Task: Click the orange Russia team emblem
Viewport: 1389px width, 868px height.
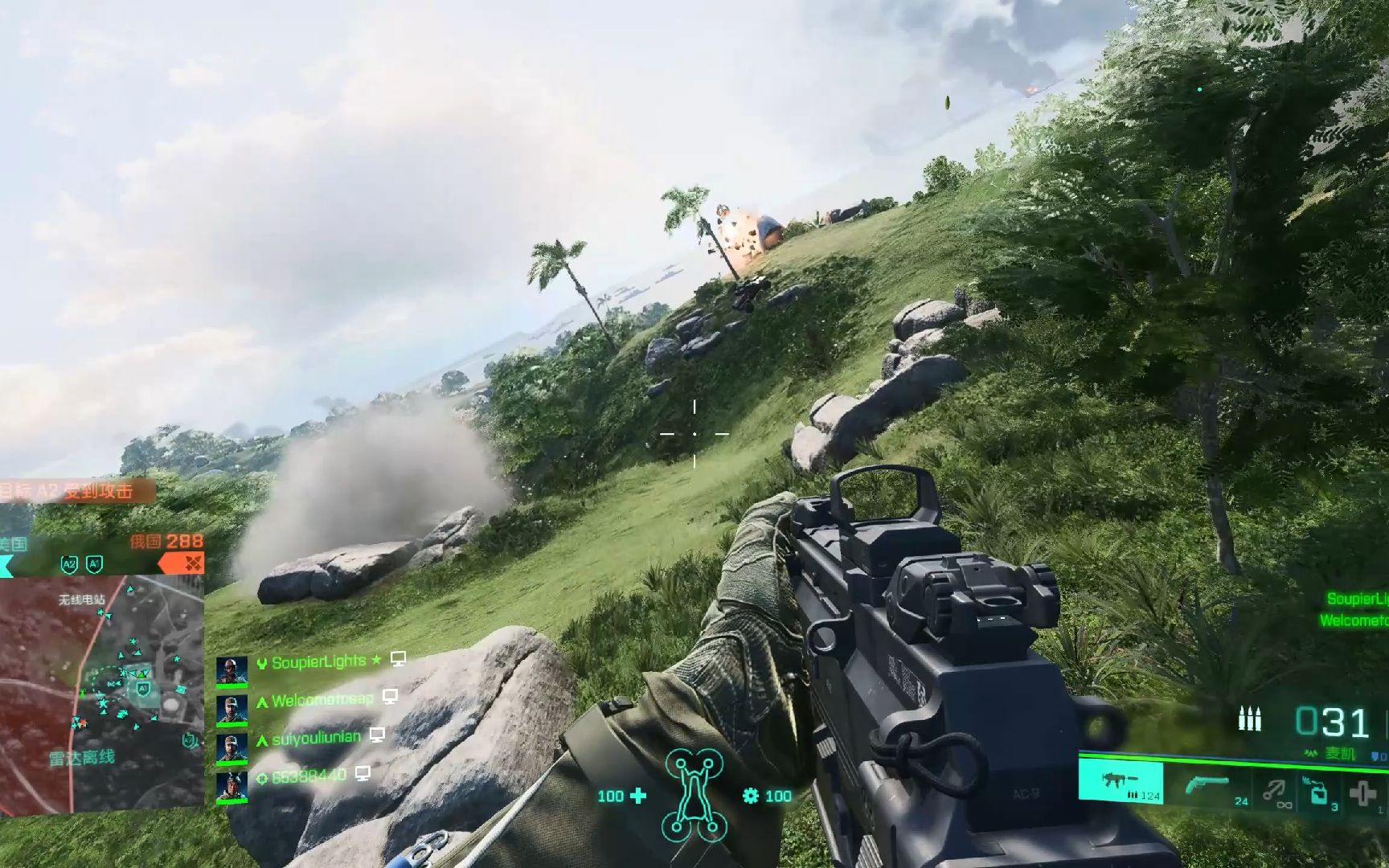Action: tap(193, 564)
